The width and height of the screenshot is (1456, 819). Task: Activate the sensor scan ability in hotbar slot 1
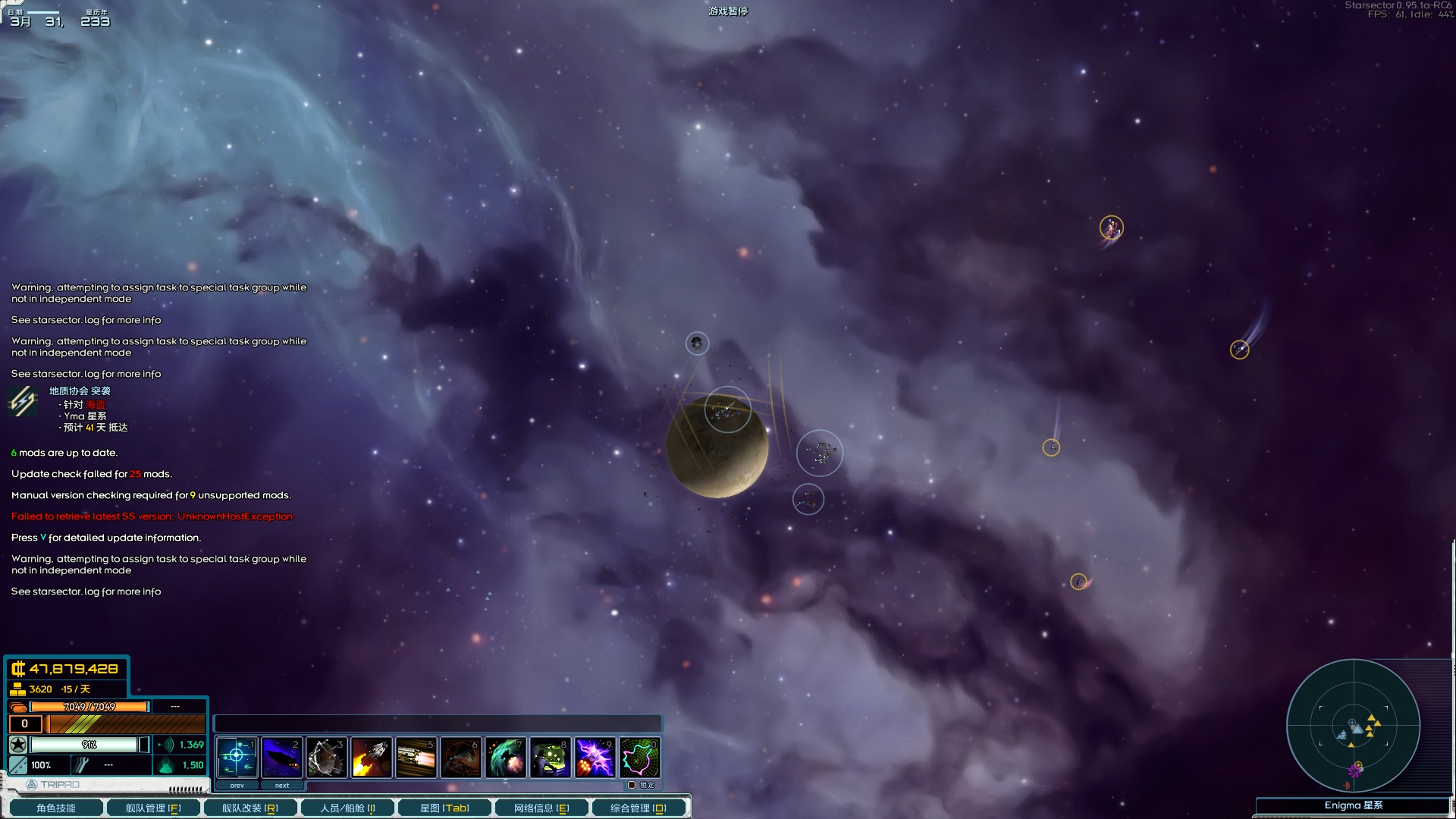237,757
